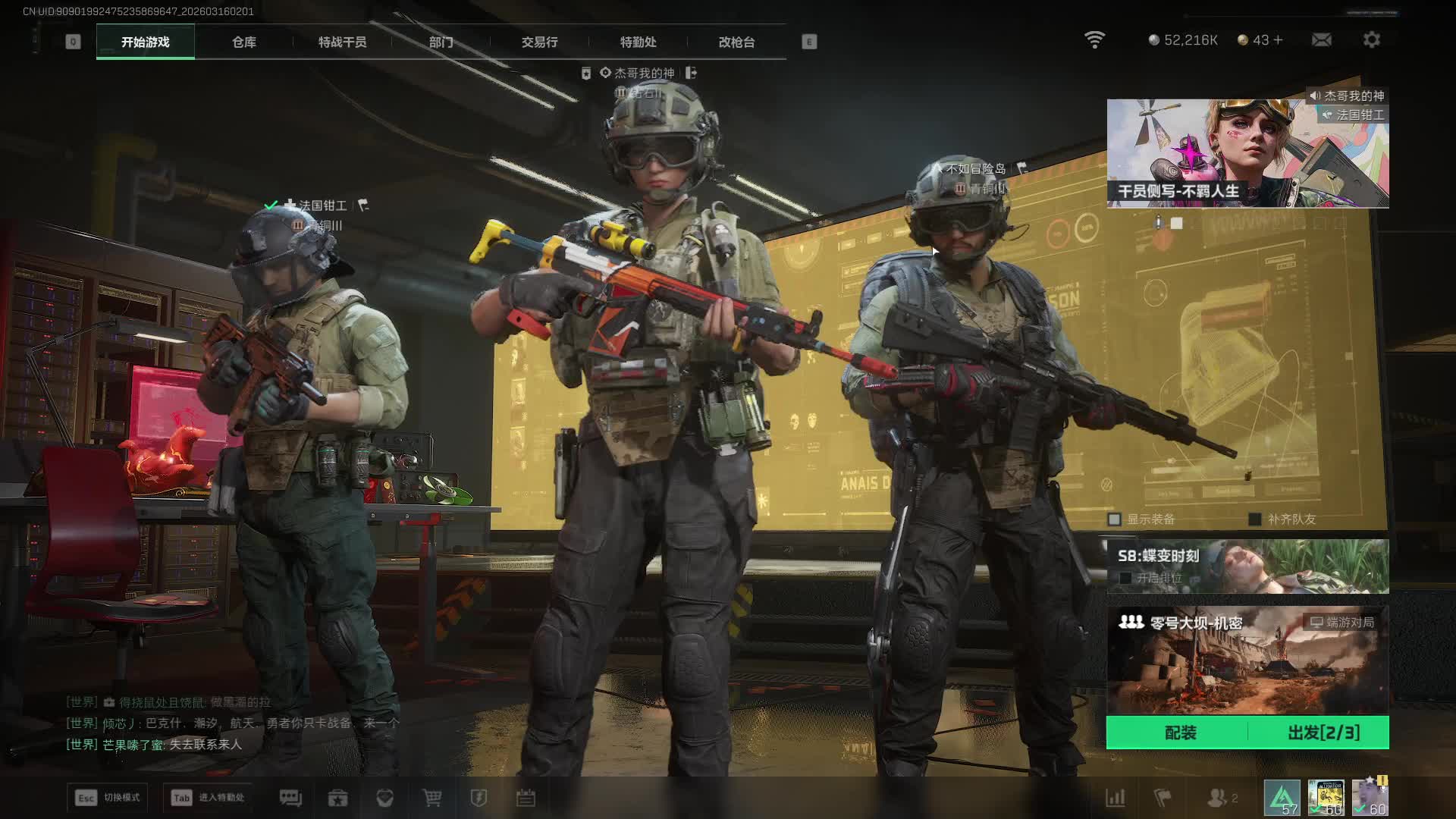The image size is (1456, 819).
Task: Switch to the 仓库 tab
Action: 243,42
